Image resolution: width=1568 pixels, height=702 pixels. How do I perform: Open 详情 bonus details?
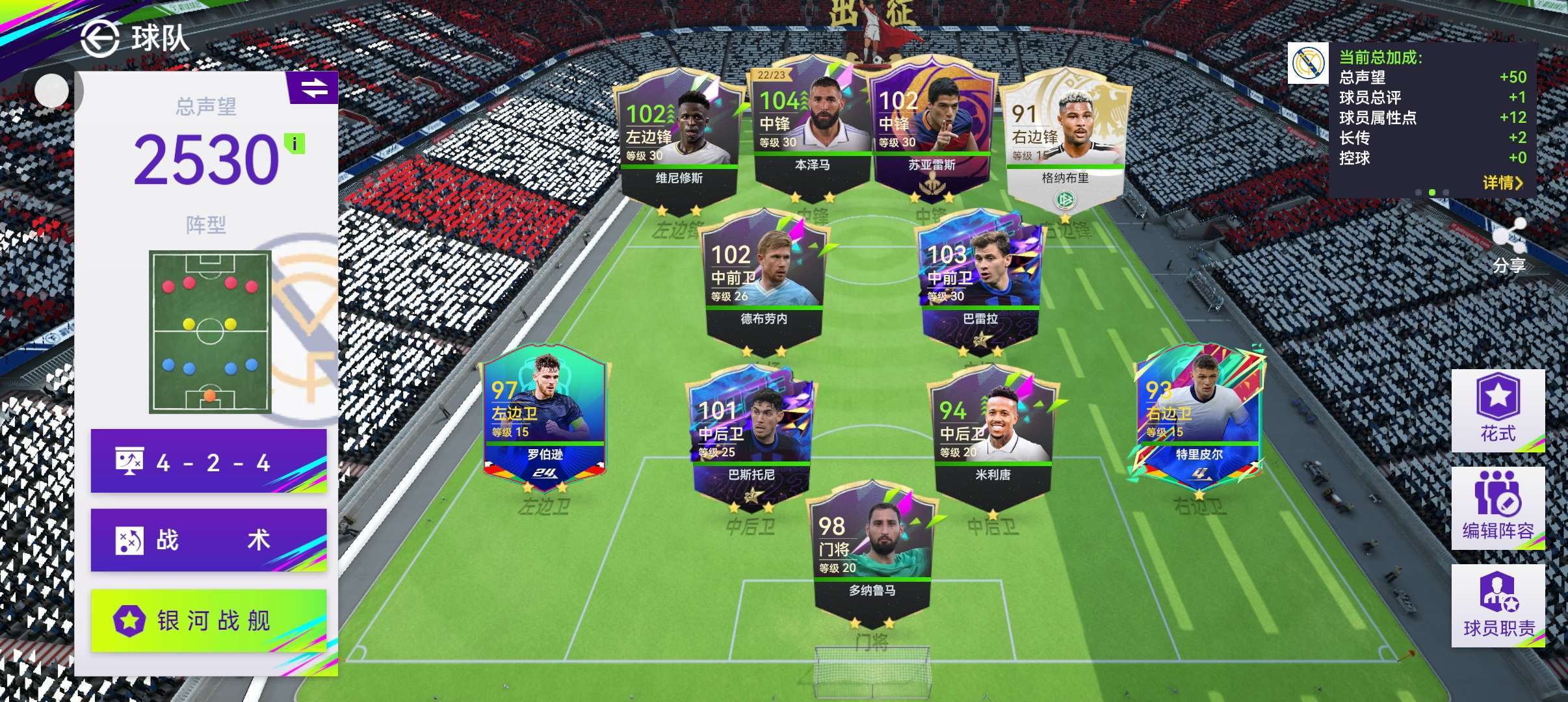(x=1502, y=183)
